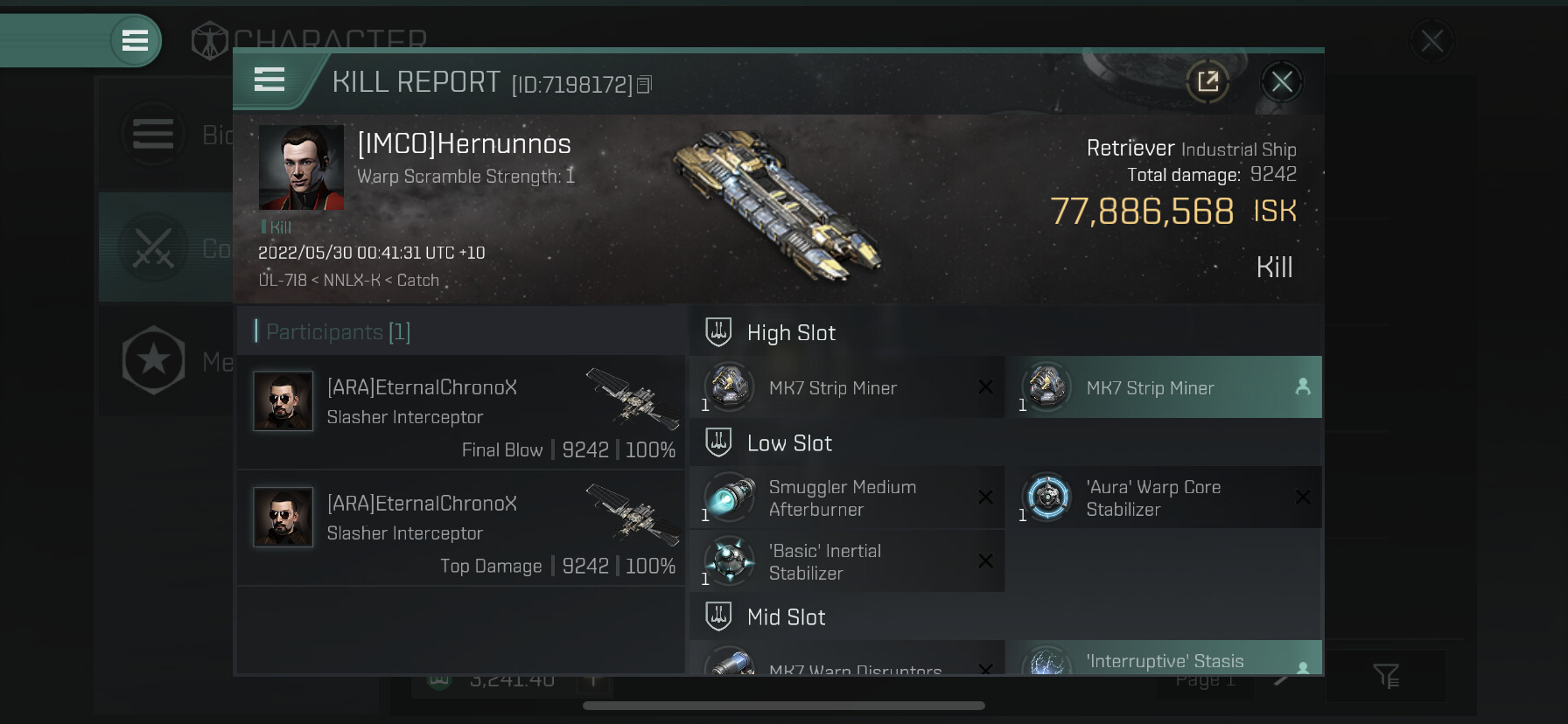The height and width of the screenshot is (724, 1568).
Task: Select the Final Blow participant row
Action: click(460, 413)
